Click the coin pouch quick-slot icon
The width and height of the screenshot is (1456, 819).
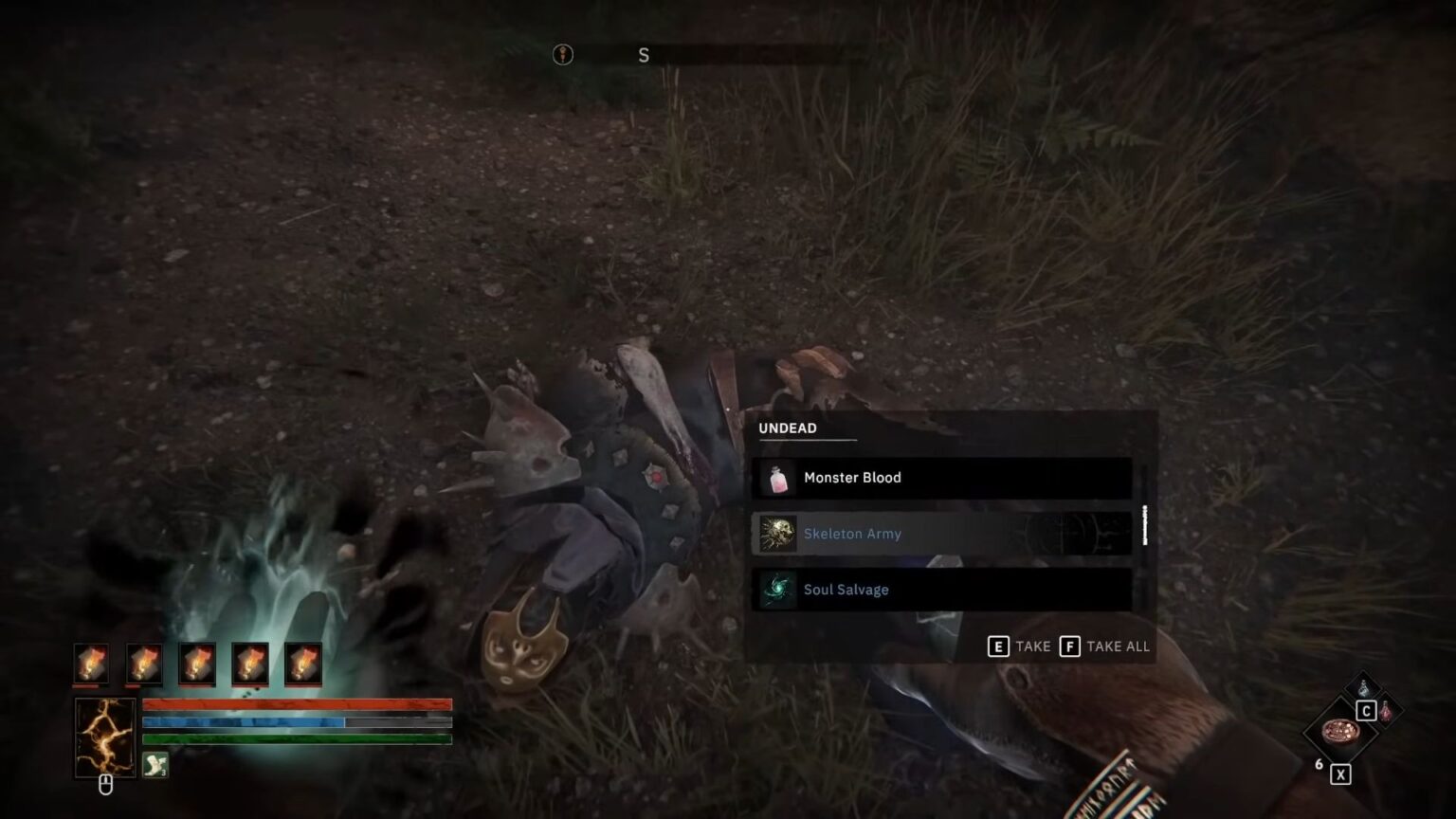(x=1340, y=733)
